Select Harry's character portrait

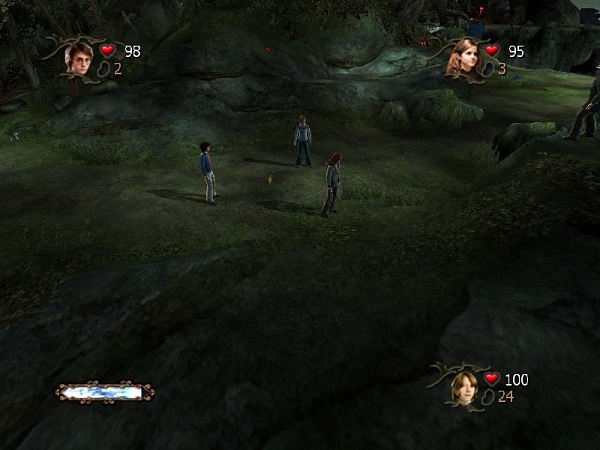click(x=78, y=56)
